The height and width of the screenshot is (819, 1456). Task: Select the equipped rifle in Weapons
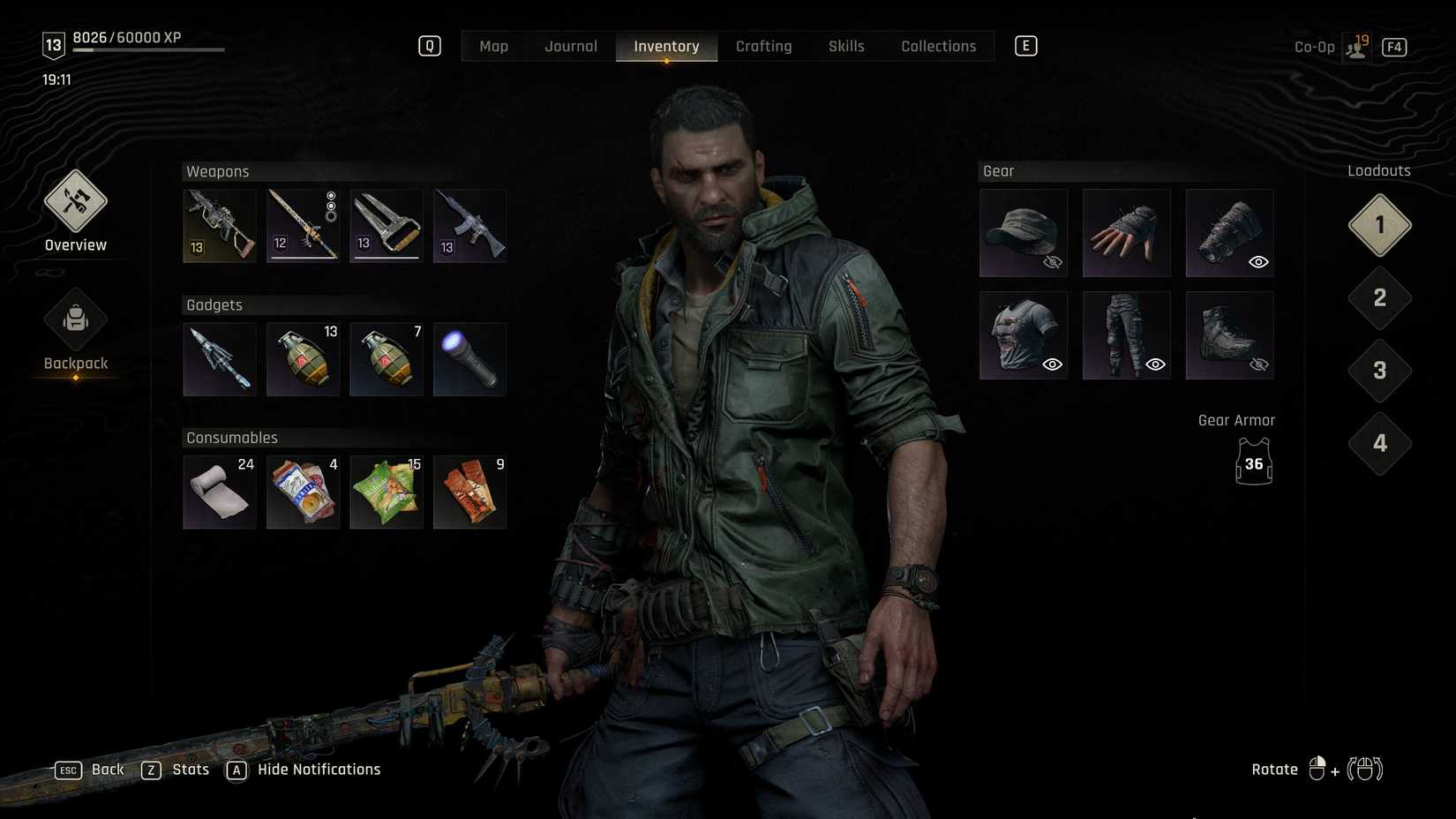219,225
